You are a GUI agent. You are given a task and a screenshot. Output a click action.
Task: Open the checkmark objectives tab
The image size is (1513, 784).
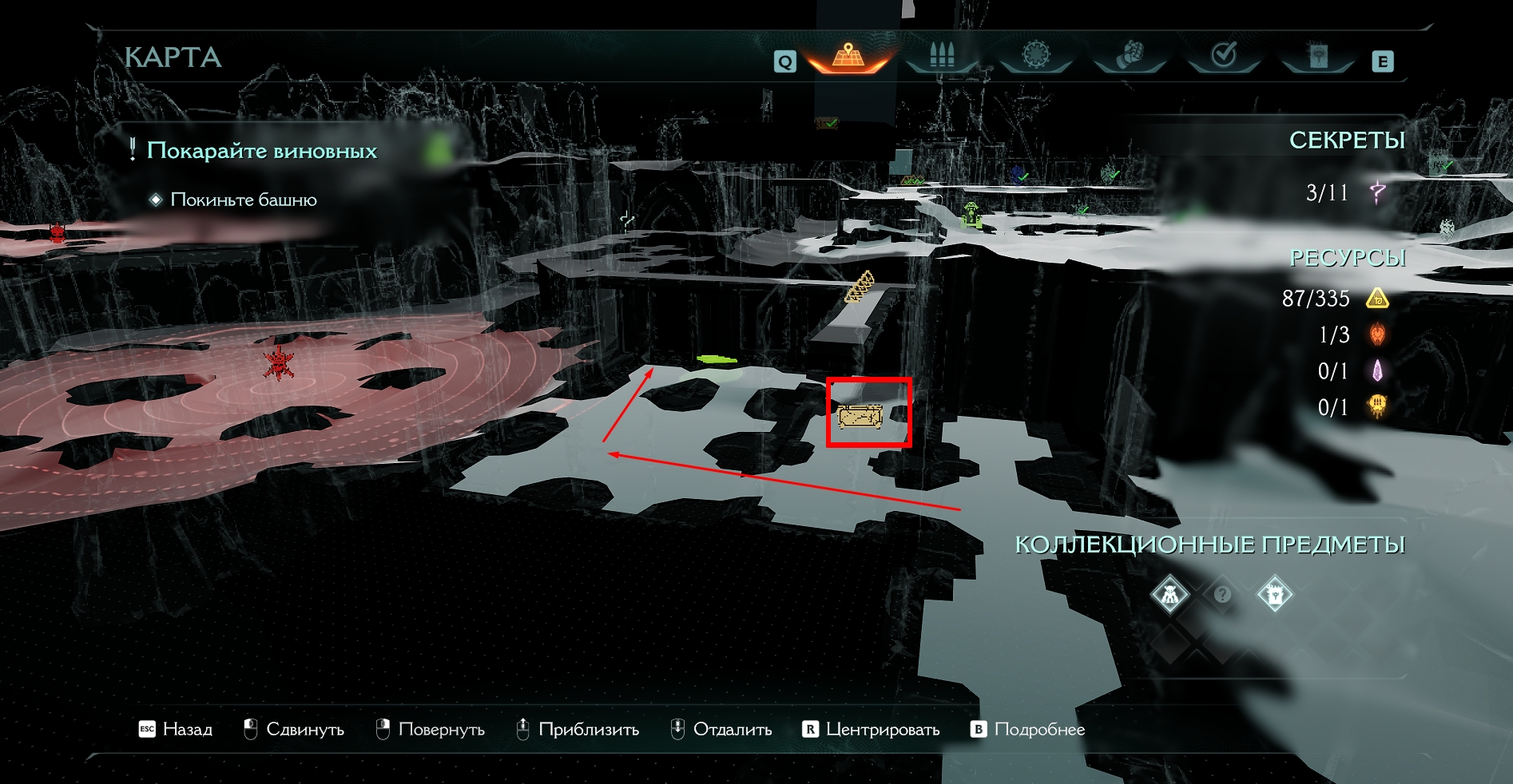point(1224,56)
